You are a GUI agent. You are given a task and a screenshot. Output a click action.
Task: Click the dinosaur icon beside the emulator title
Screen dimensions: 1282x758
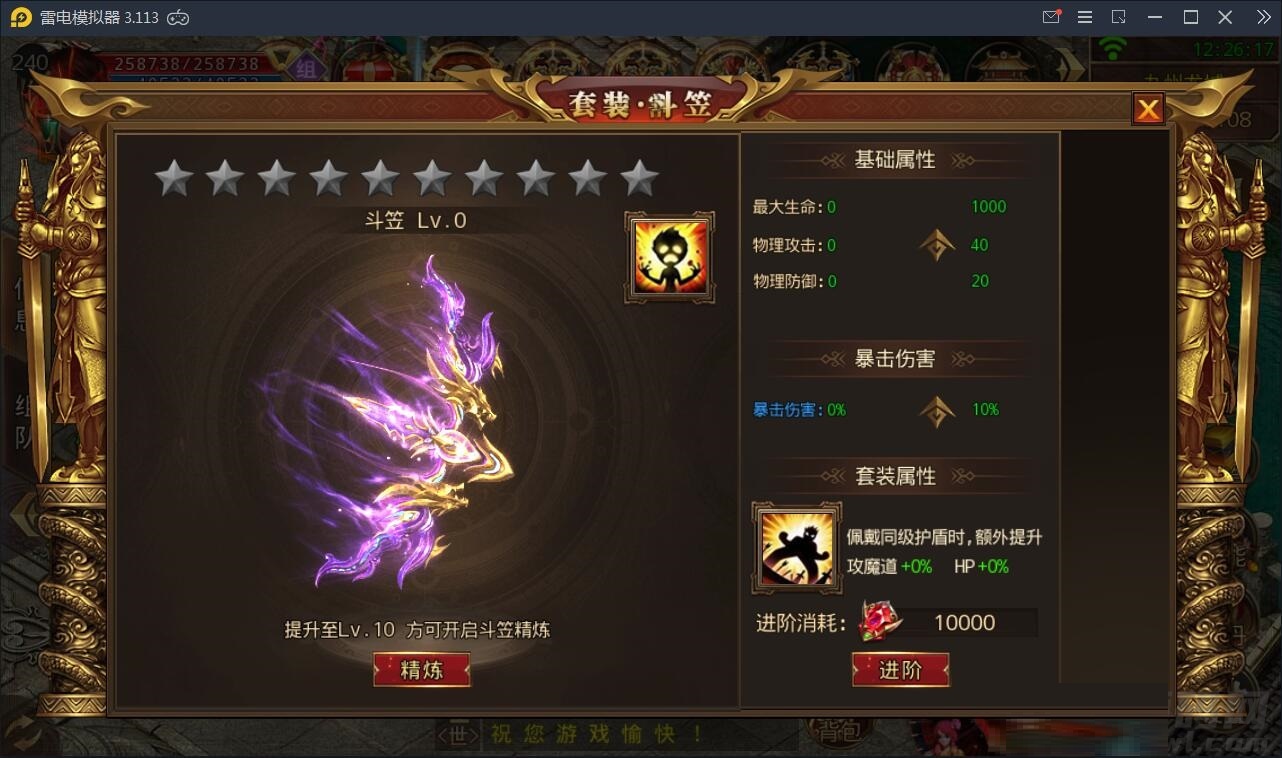(x=179, y=16)
